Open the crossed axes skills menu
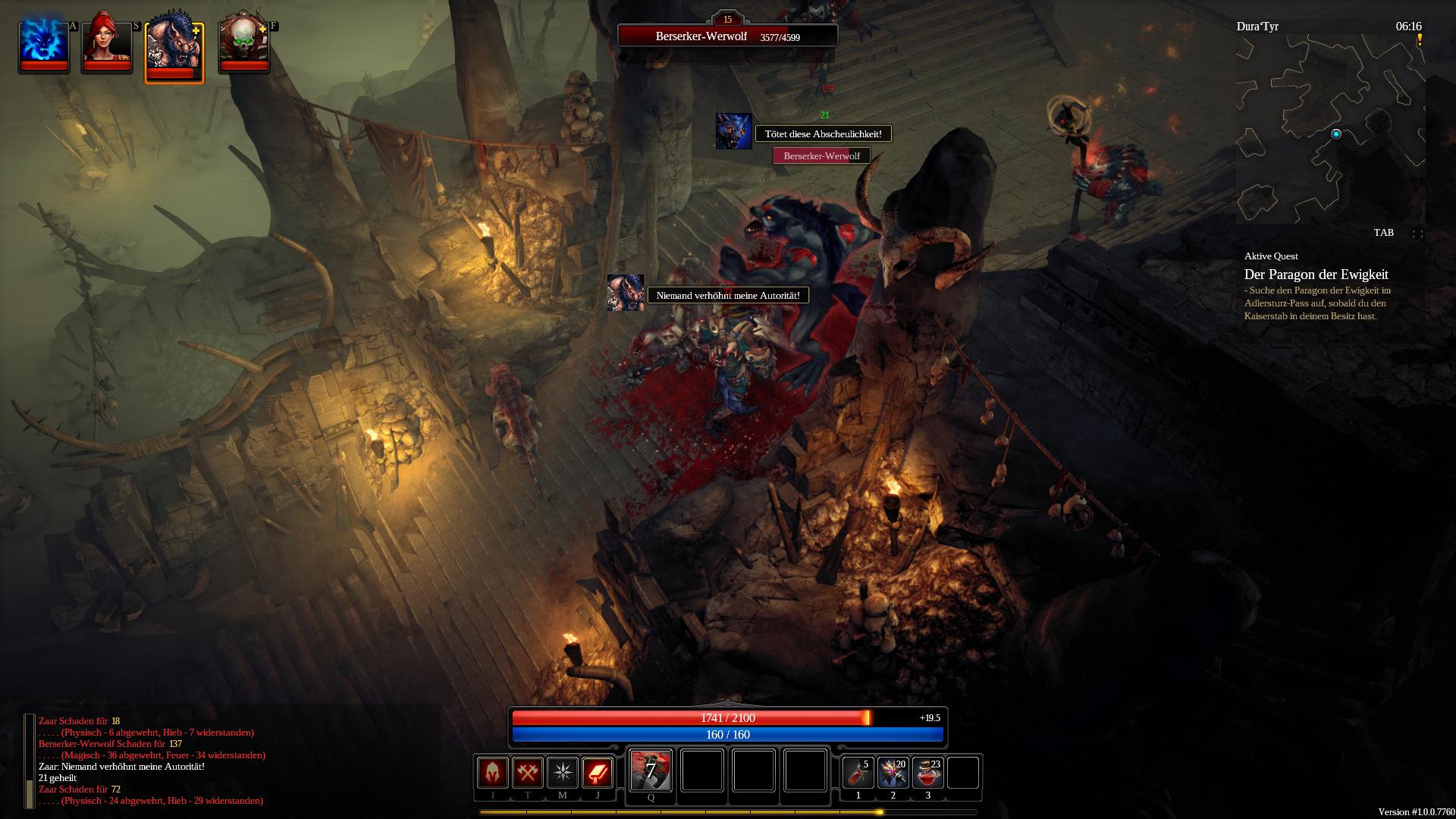1456x819 pixels. tap(528, 773)
